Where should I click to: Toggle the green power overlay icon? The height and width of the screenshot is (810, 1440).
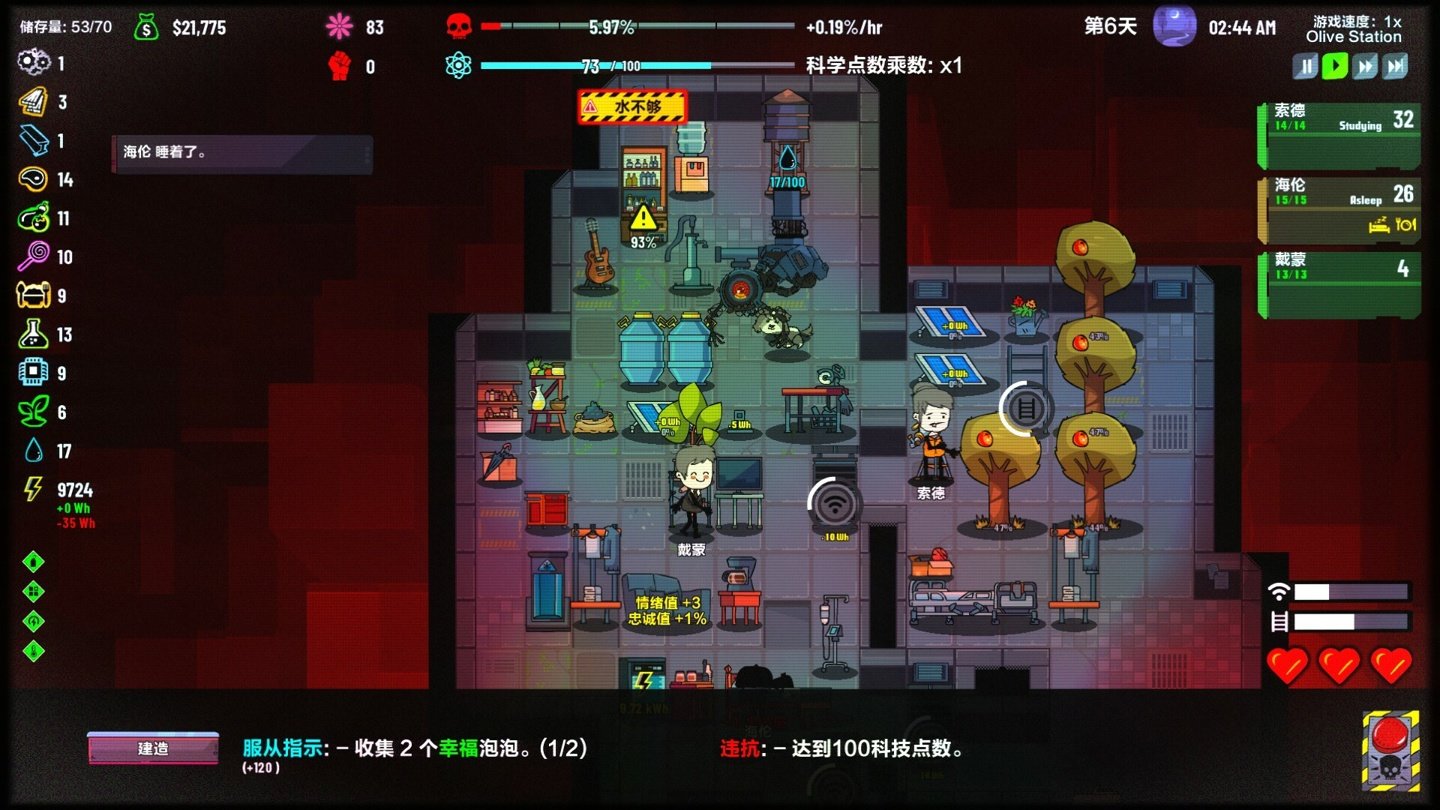click(33, 621)
